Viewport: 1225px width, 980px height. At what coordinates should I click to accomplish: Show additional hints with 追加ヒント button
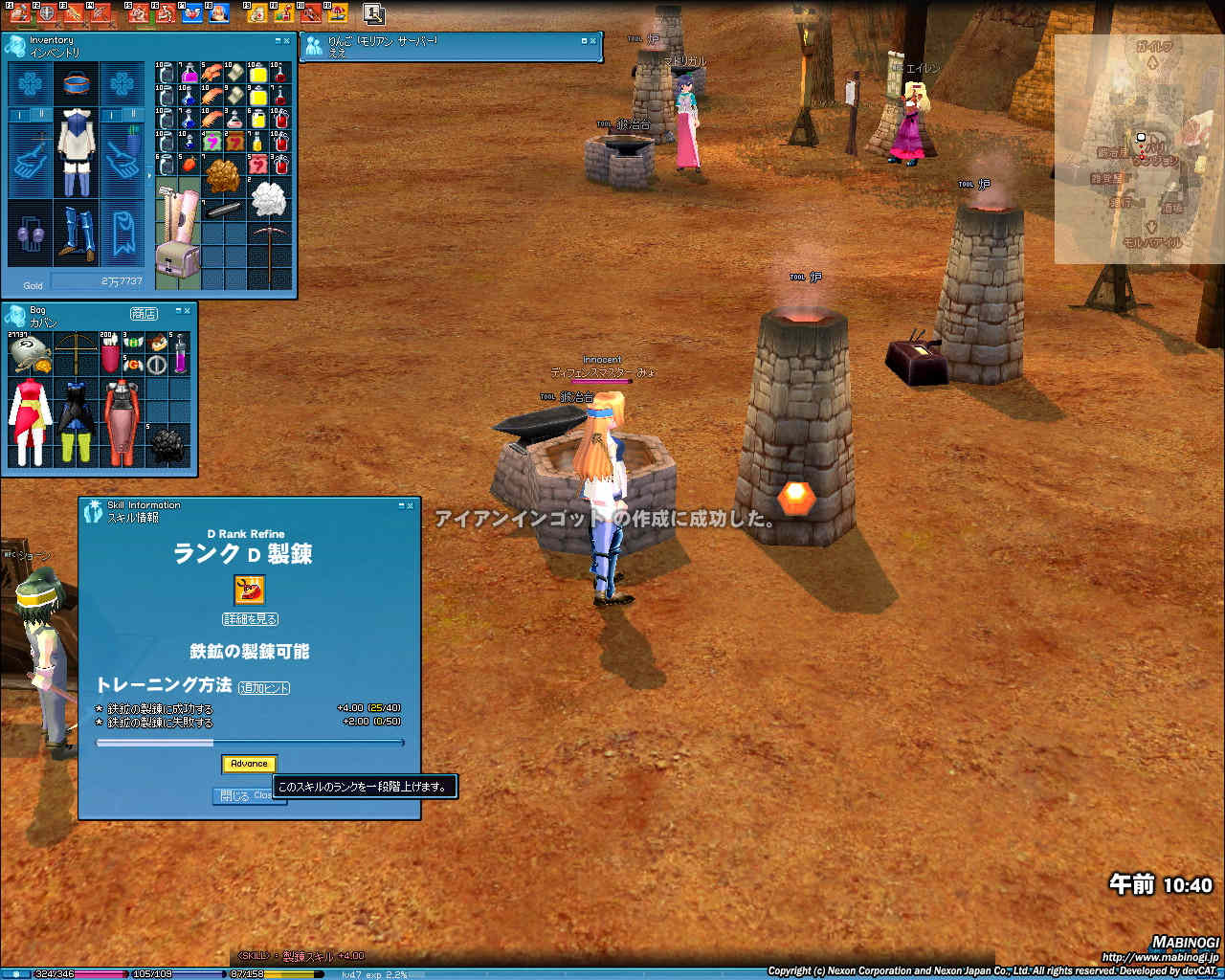pos(264,688)
